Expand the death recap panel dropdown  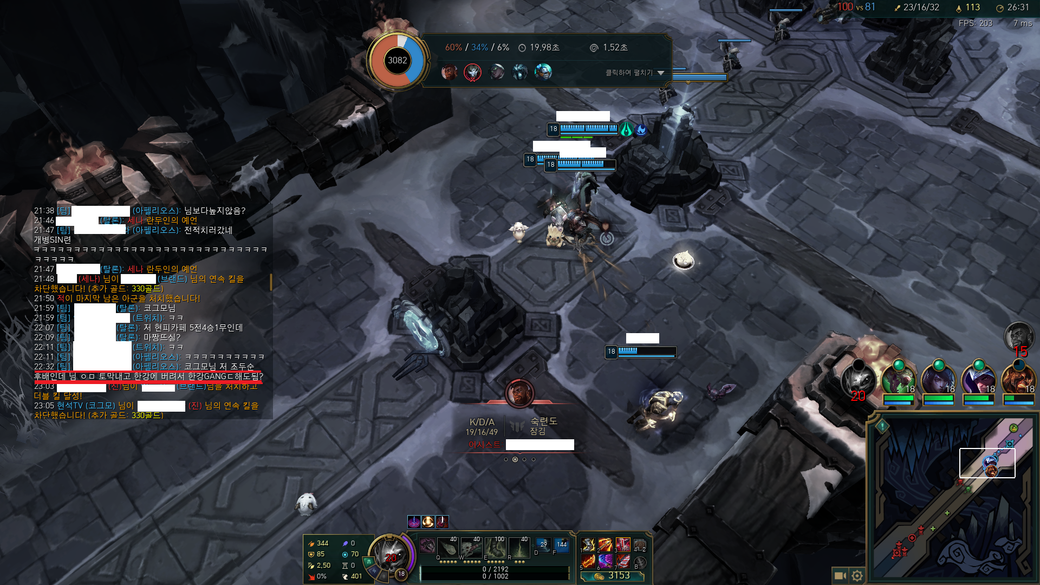coord(661,73)
